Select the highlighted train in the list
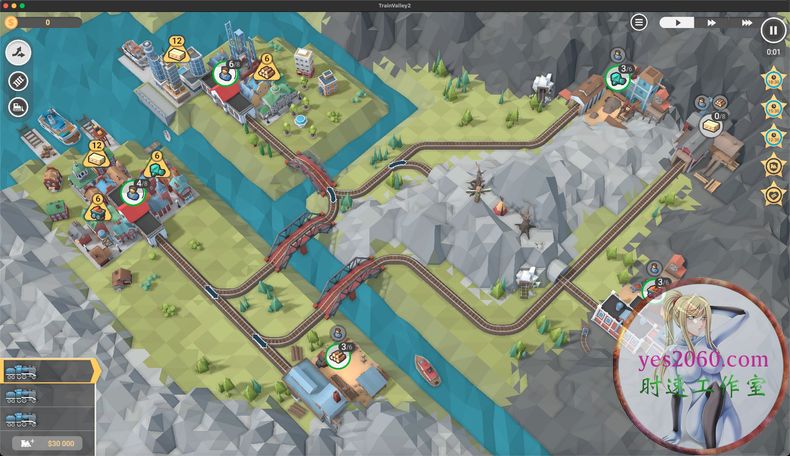790x456 pixels. click(48, 371)
